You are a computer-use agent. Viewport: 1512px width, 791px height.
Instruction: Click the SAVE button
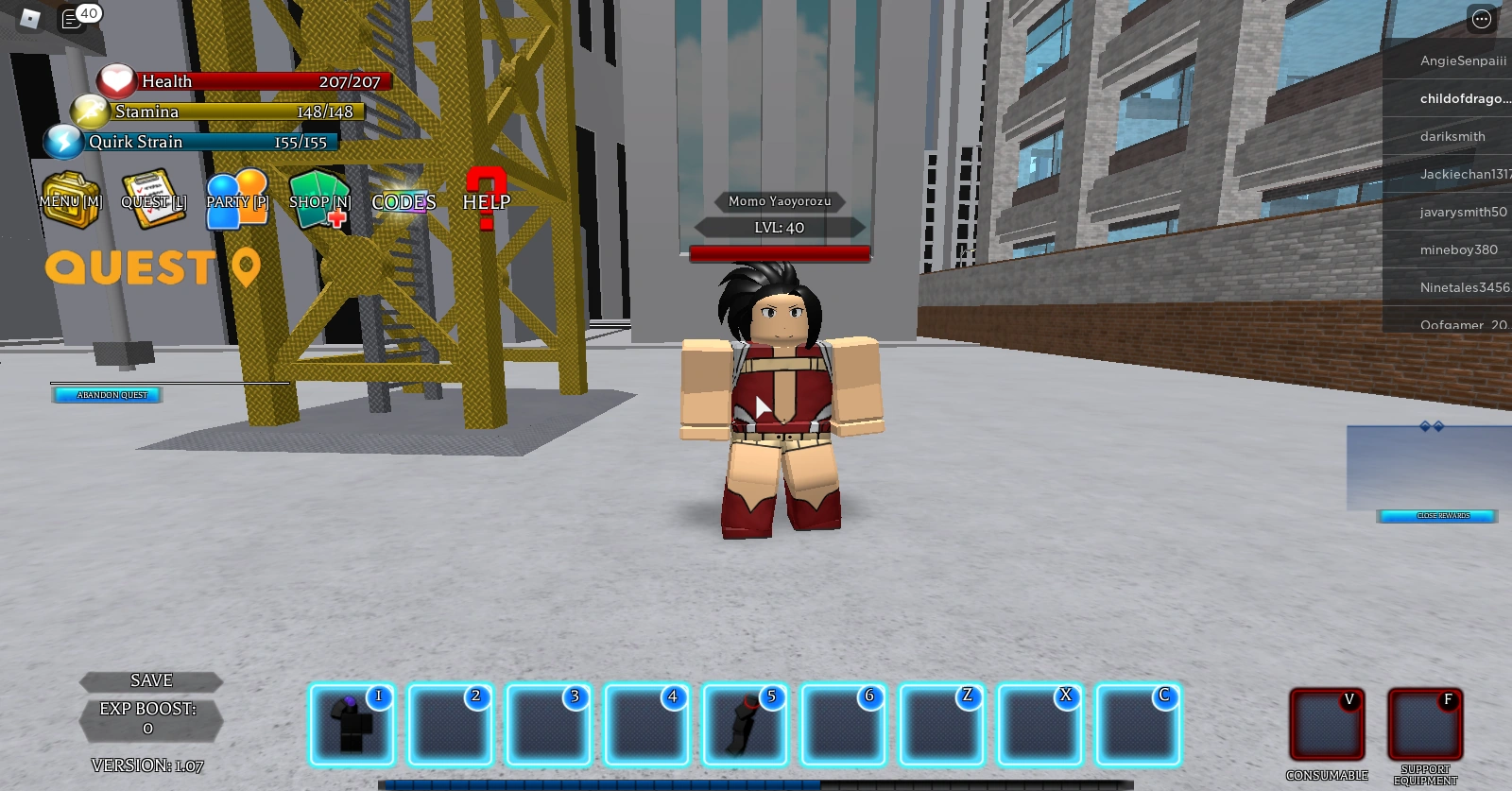coord(151,680)
